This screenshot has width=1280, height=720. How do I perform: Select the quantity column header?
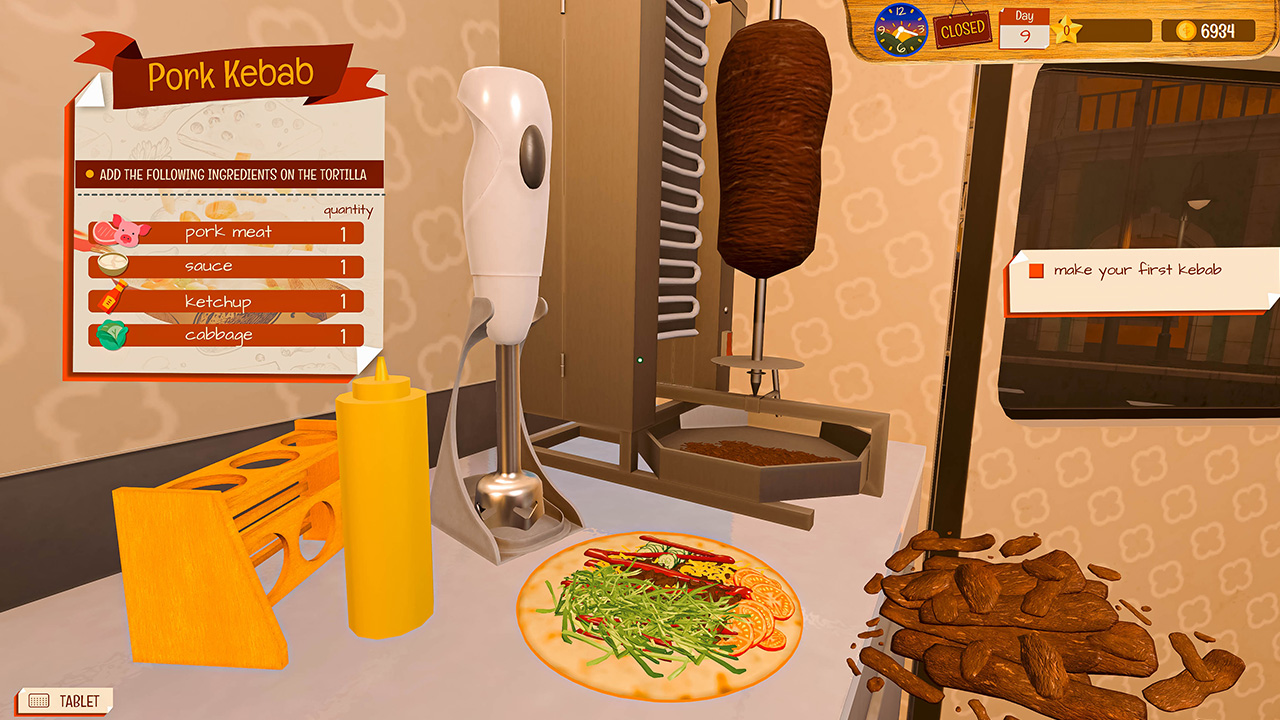[348, 210]
